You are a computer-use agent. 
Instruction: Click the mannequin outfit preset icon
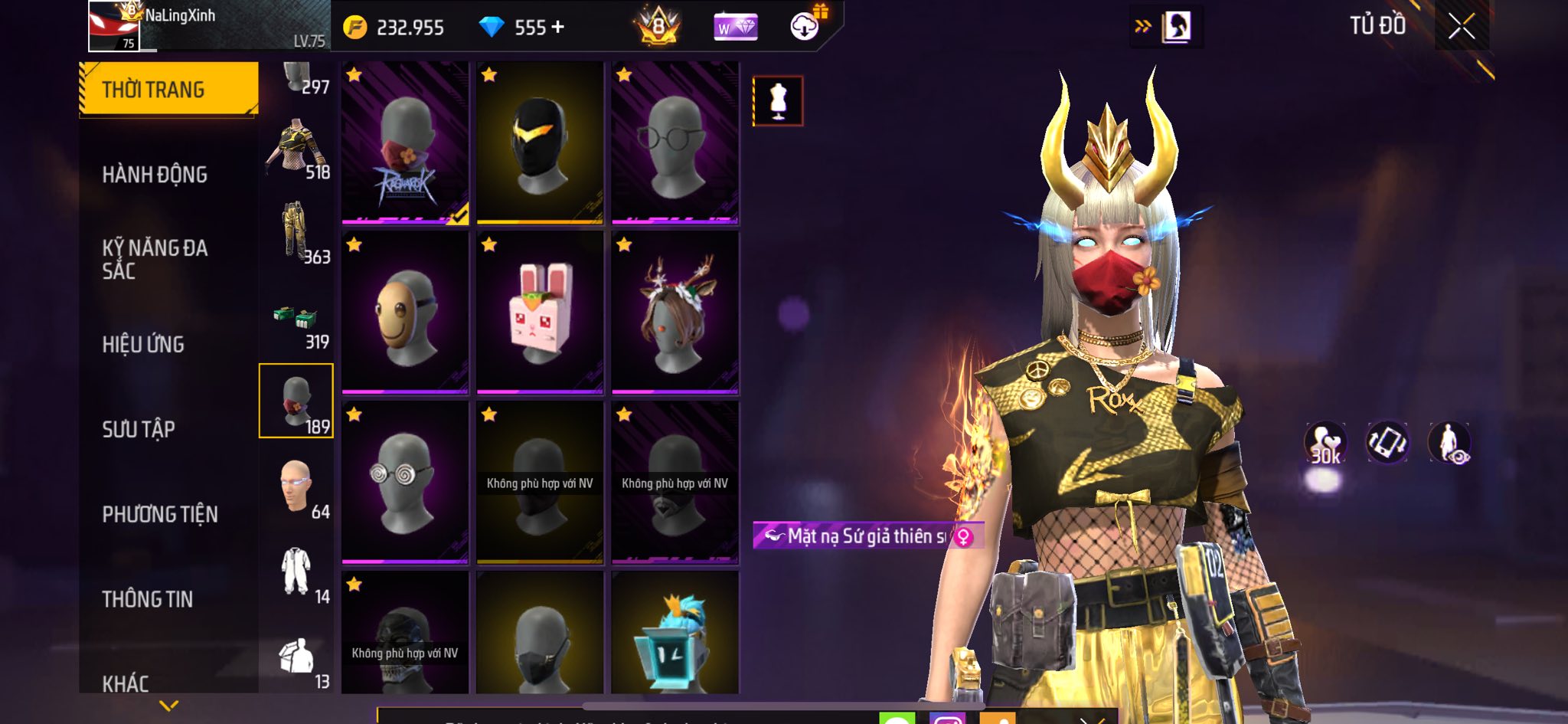pyautogui.click(x=778, y=100)
